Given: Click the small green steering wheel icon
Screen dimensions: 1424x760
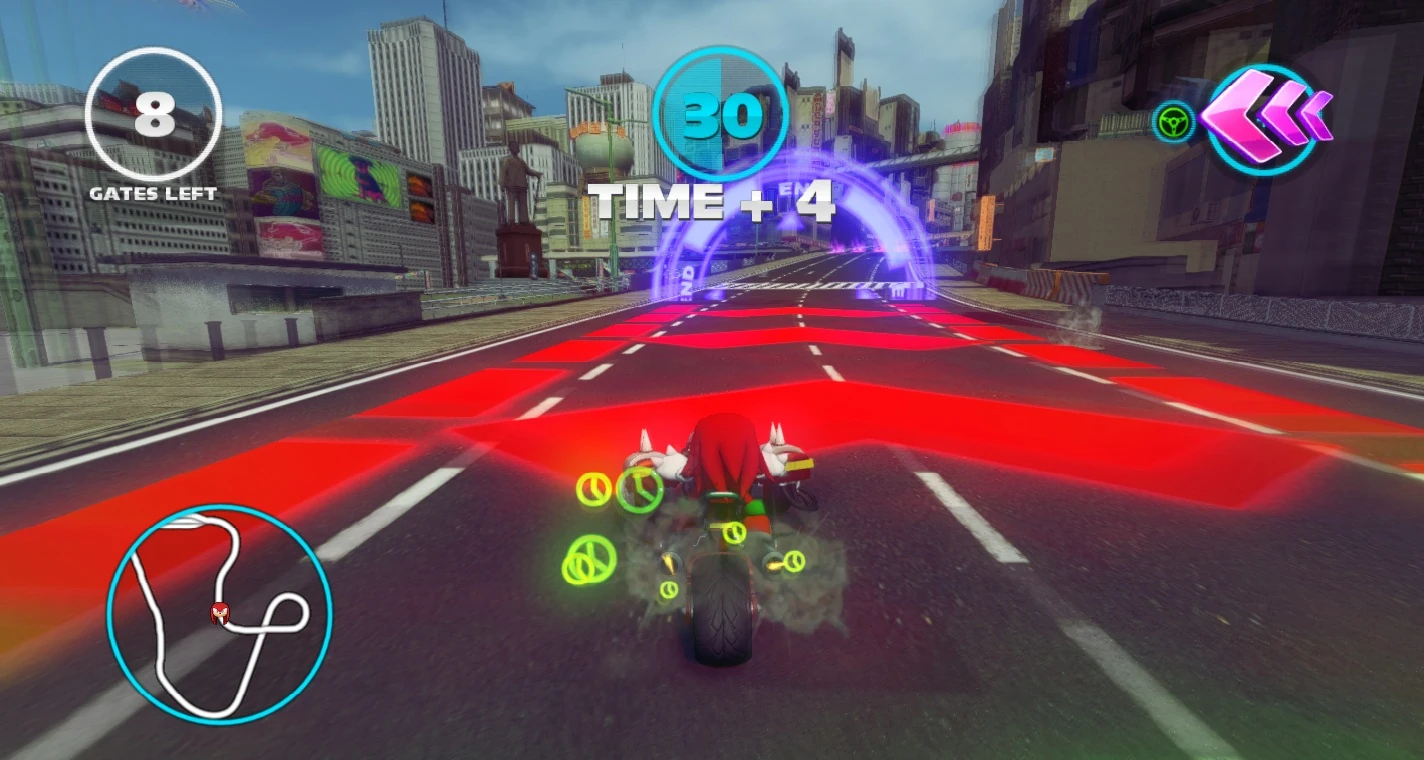Looking at the screenshot, I should coord(1172,123).
